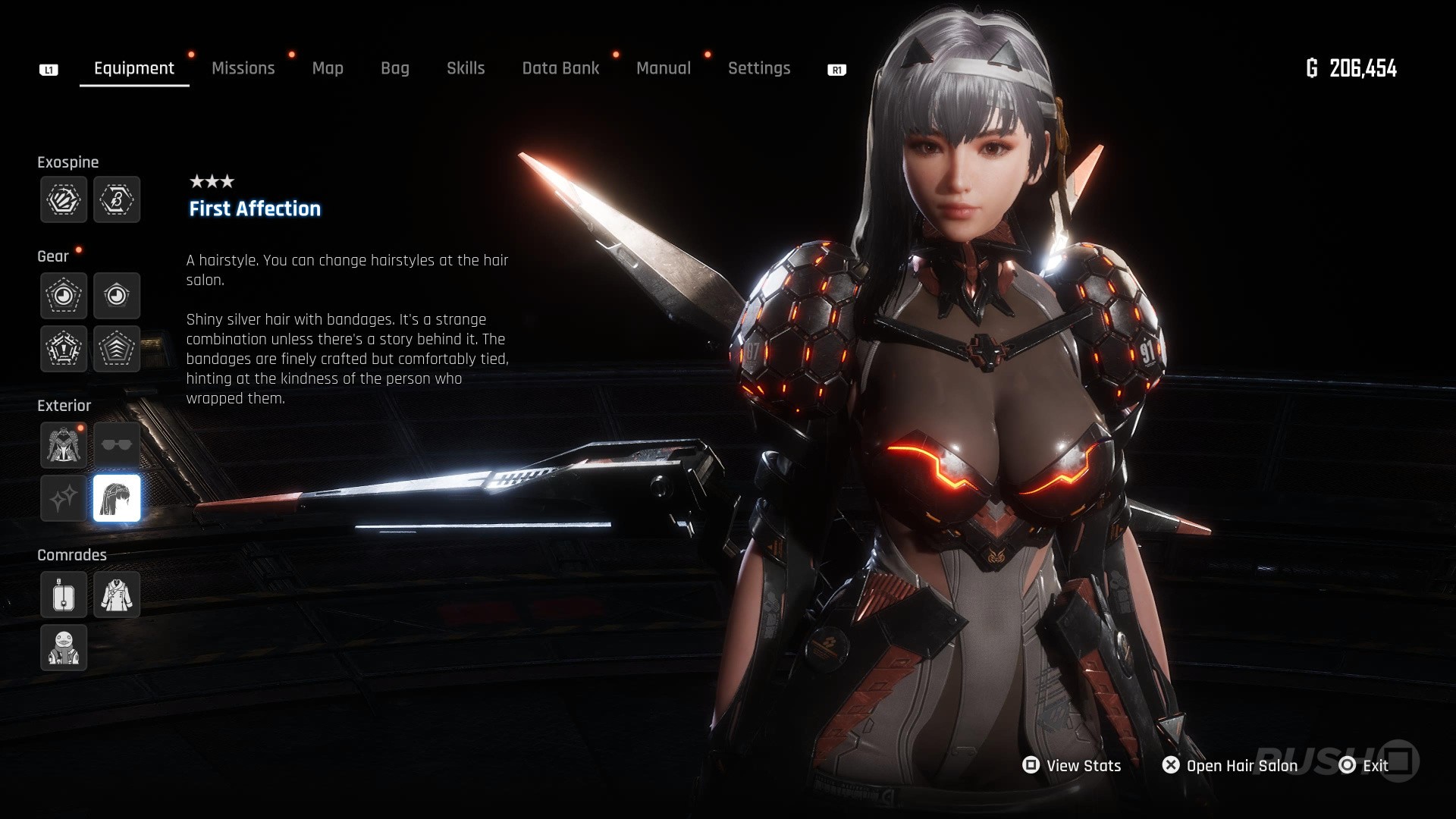The width and height of the screenshot is (1456, 819).
Task: Select the Equipment tab
Action: [x=134, y=68]
